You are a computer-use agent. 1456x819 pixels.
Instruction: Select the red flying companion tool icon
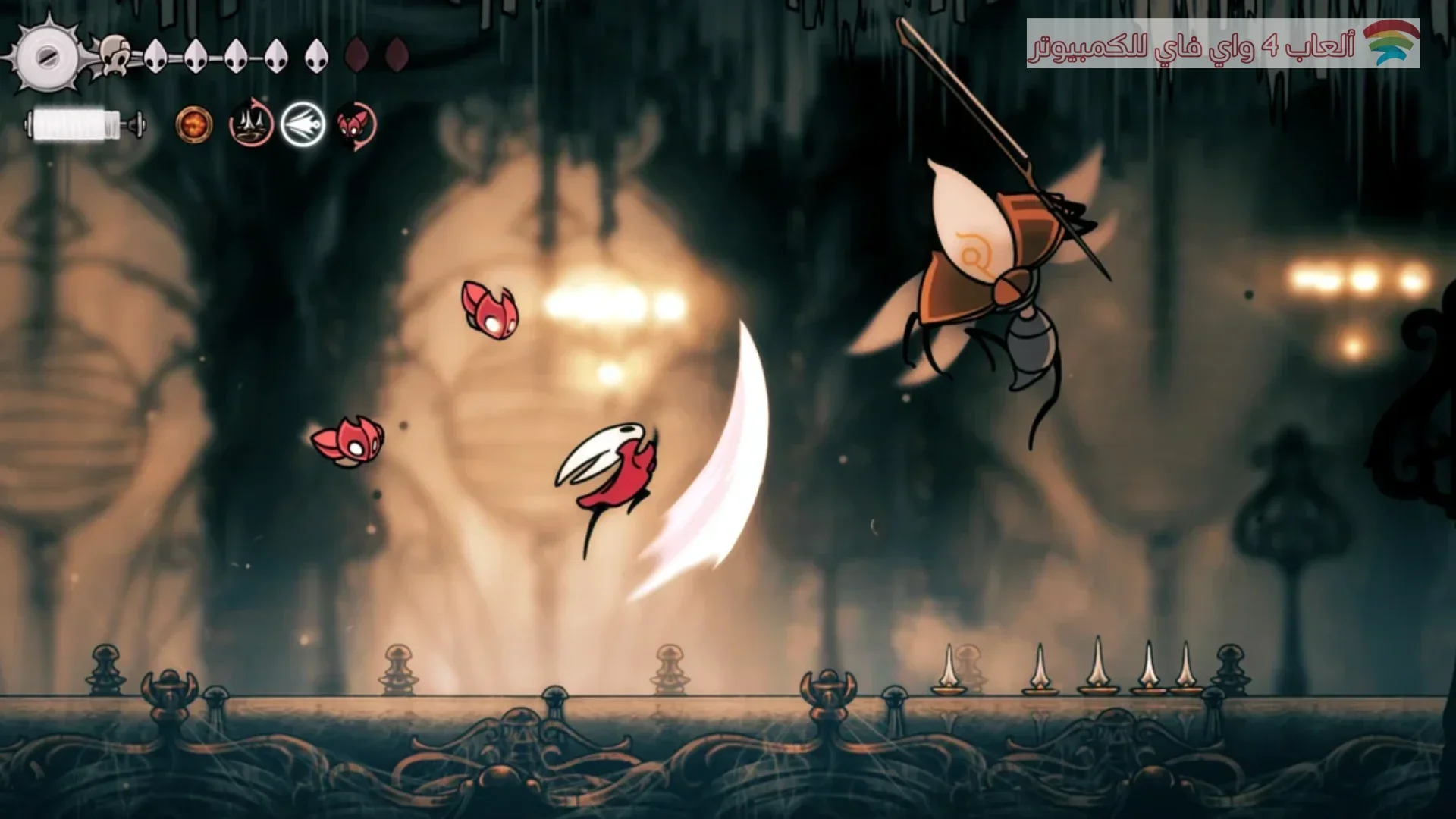pyautogui.click(x=355, y=124)
